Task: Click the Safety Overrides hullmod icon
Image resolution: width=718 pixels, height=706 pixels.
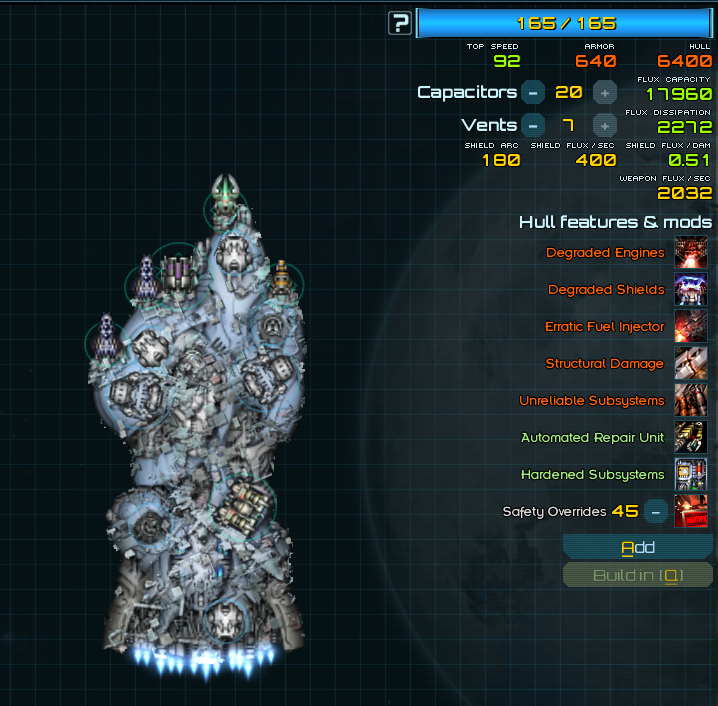Action: (691, 511)
